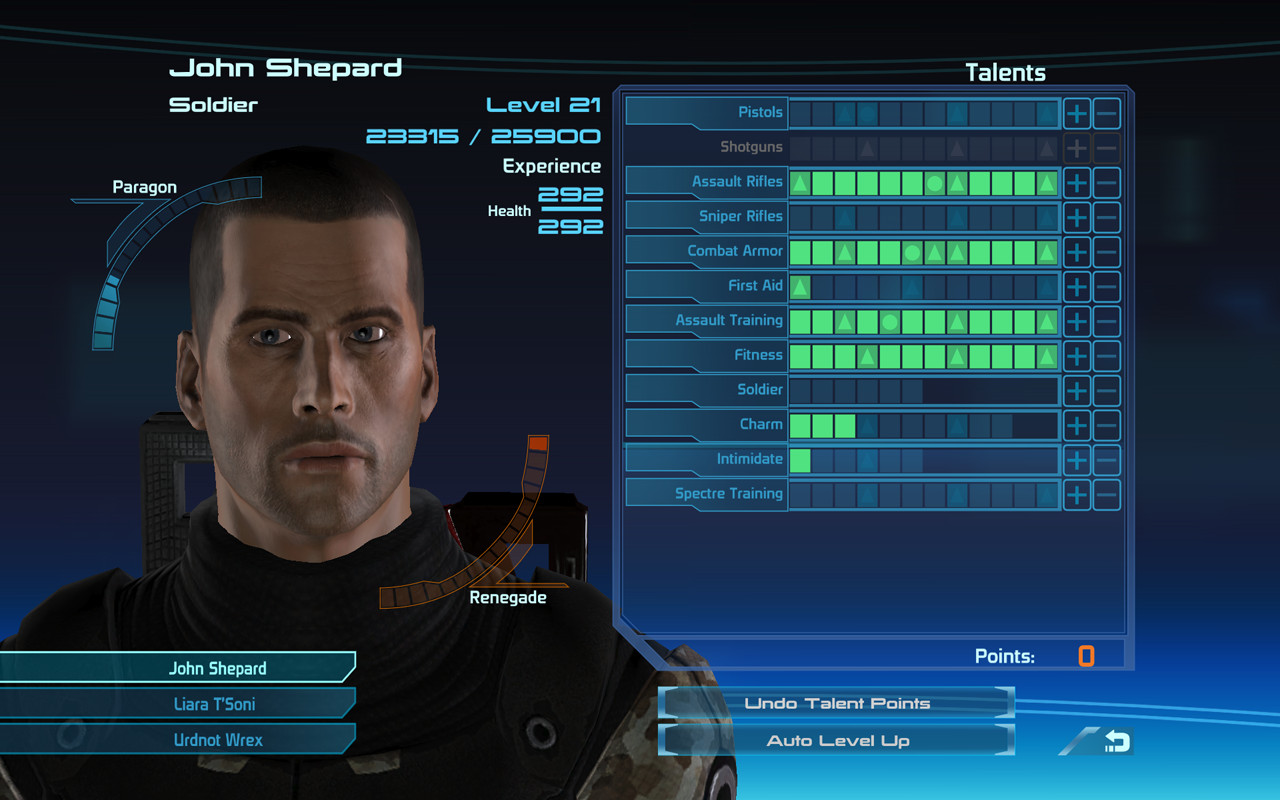Viewport: 1280px width, 800px height.
Task: Click the Assault Training talent bar
Action: 922,320
